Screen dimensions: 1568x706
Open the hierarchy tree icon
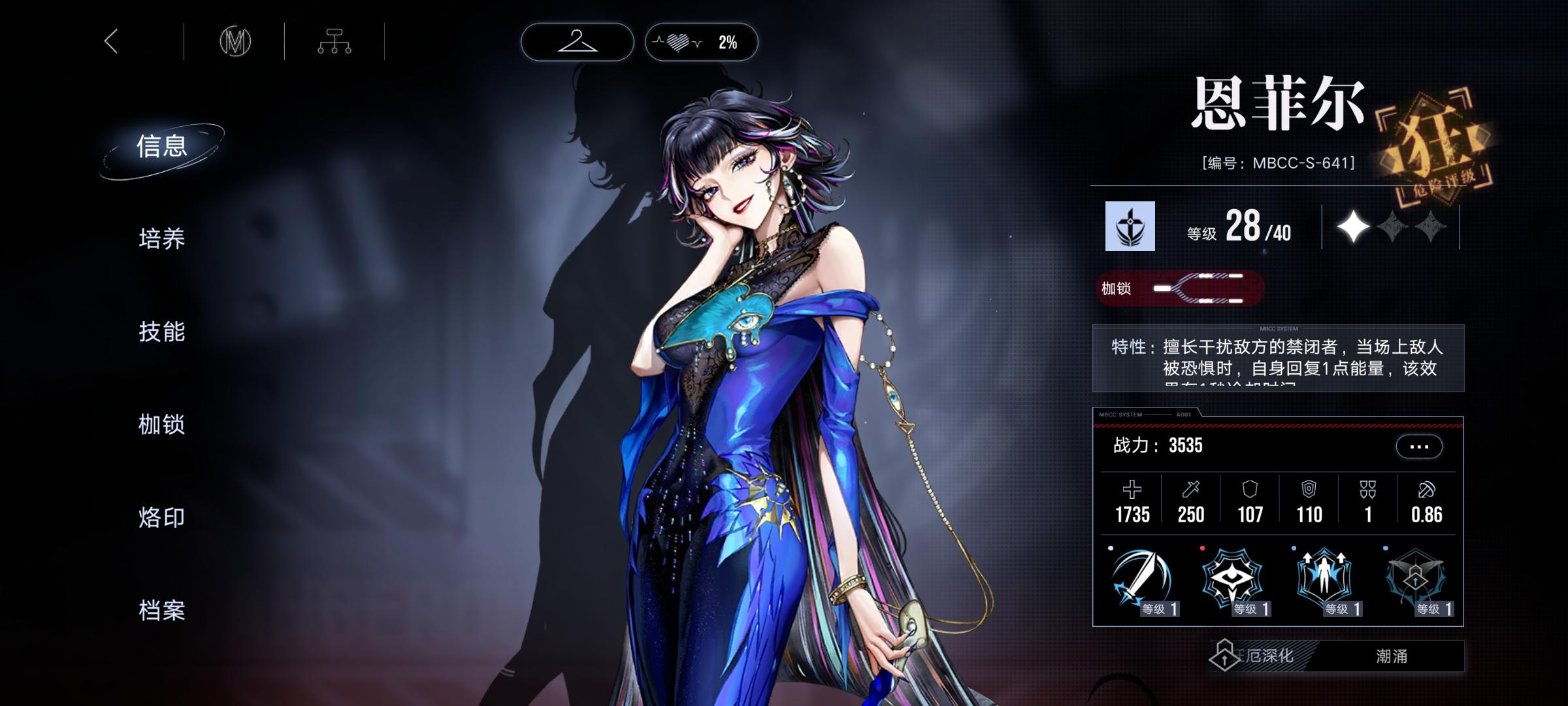click(x=334, y=42)
